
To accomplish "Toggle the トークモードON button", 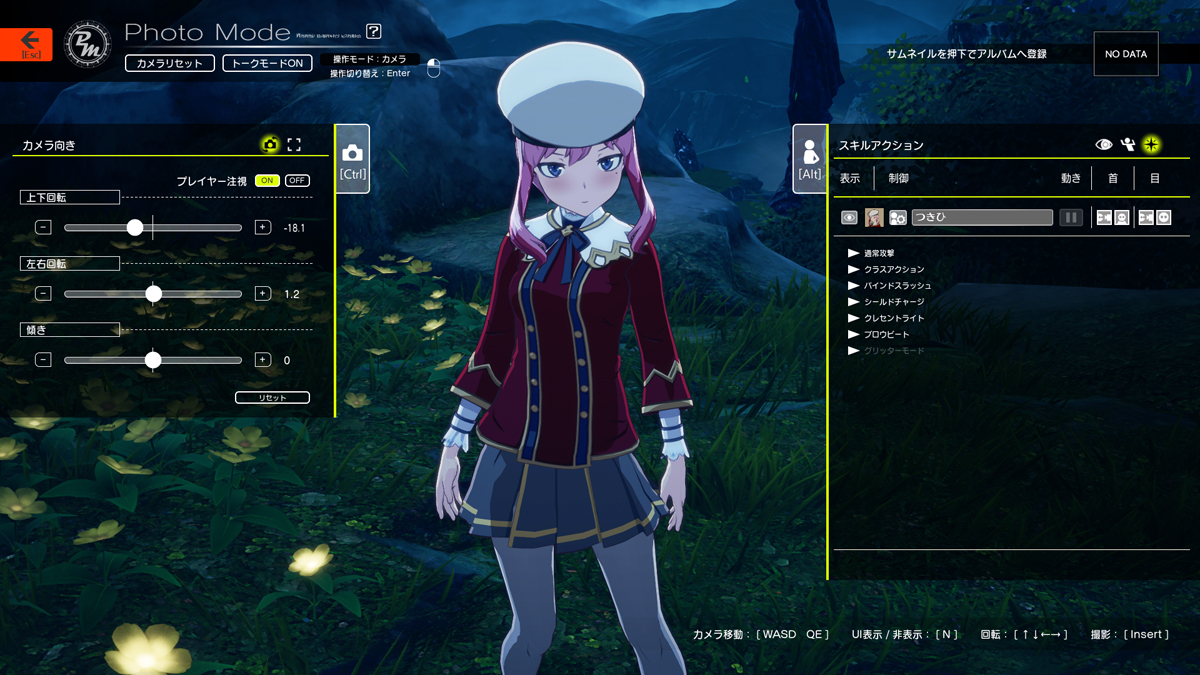I will [x=267, y=63].
